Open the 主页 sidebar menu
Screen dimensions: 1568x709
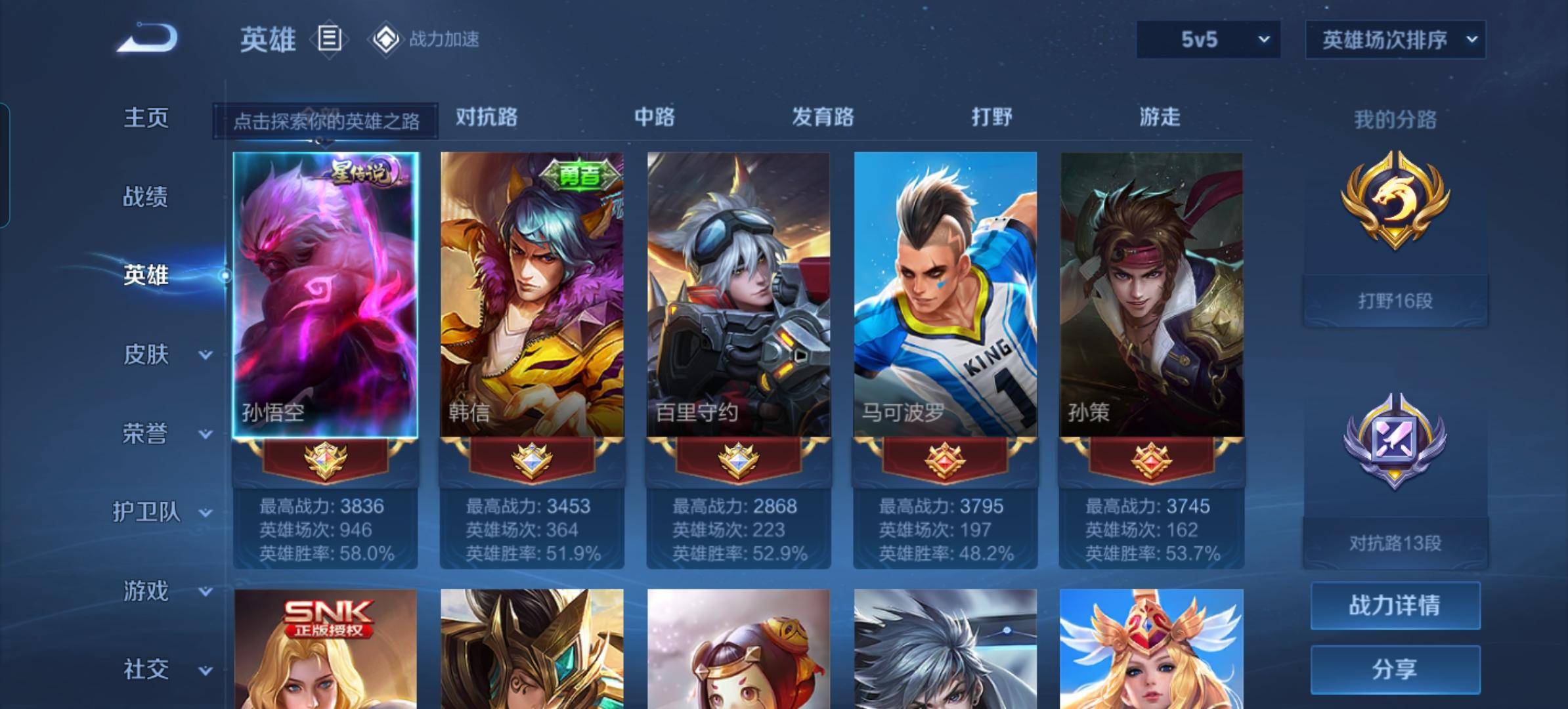click(146, 118)
